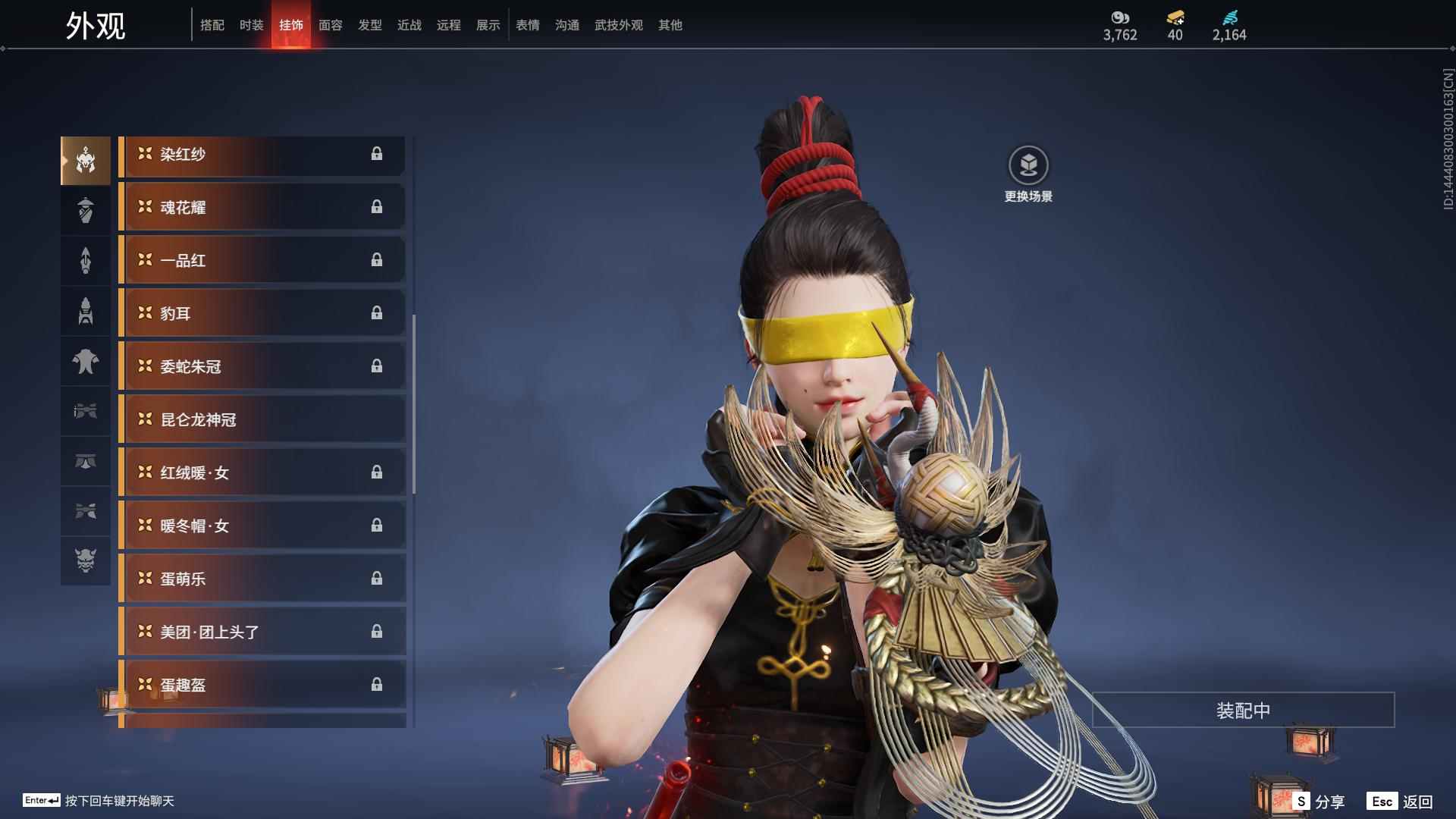1456x819 pixels.
Task: Select the 面容 tab
Action: pos(331,25)
